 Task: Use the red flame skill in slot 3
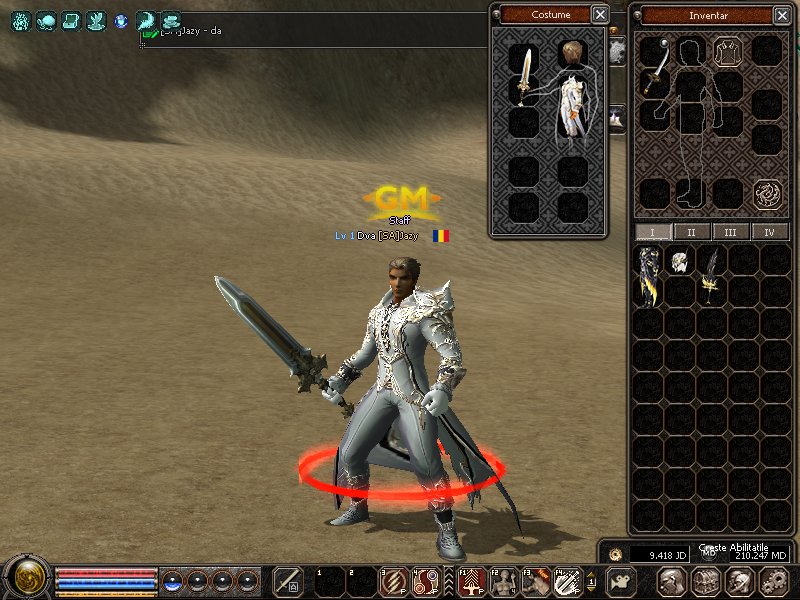pyautogui.click(x=392, y=581)
